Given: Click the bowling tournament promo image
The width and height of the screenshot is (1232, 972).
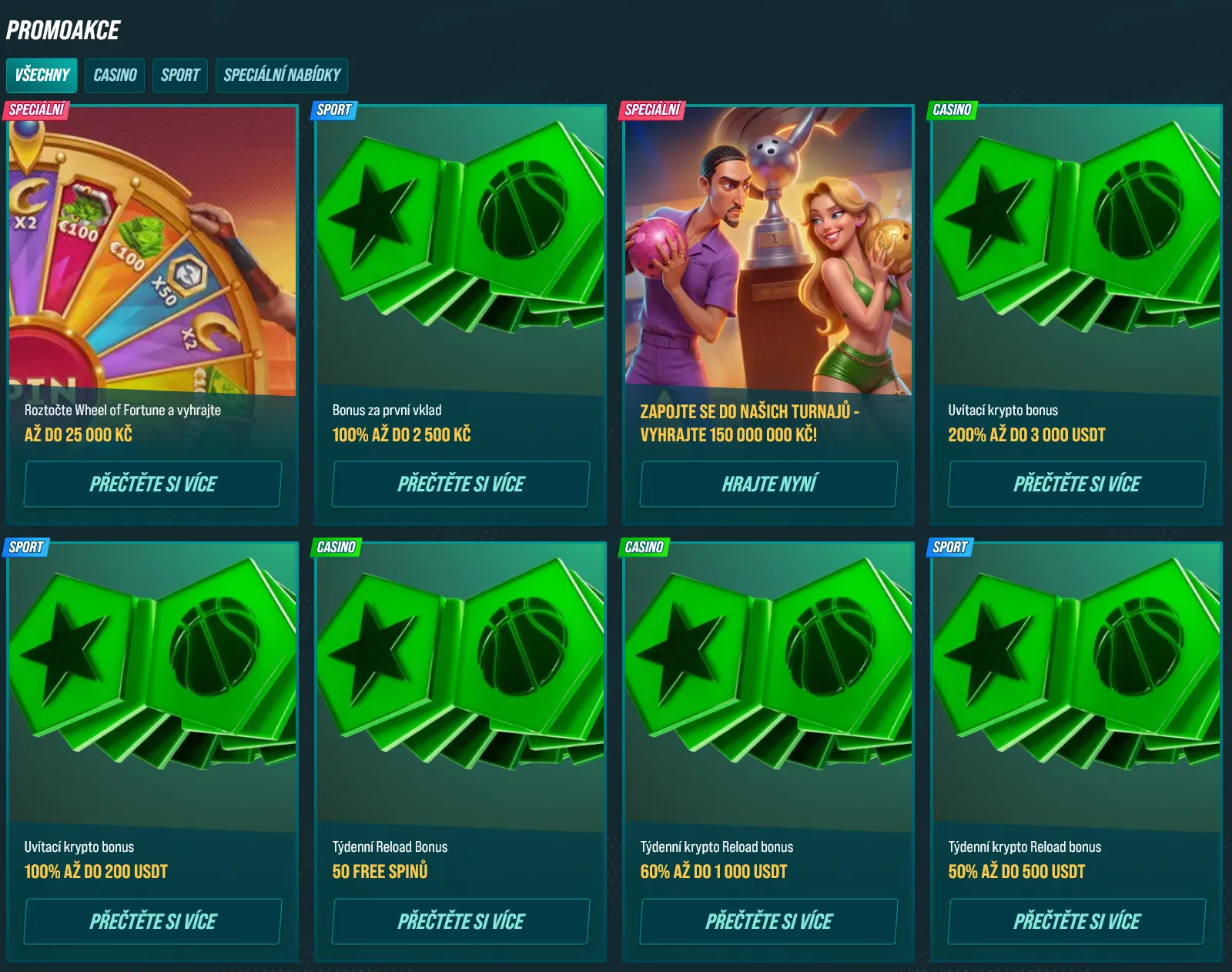Looking at the screenshot, I should coord(767,254).
